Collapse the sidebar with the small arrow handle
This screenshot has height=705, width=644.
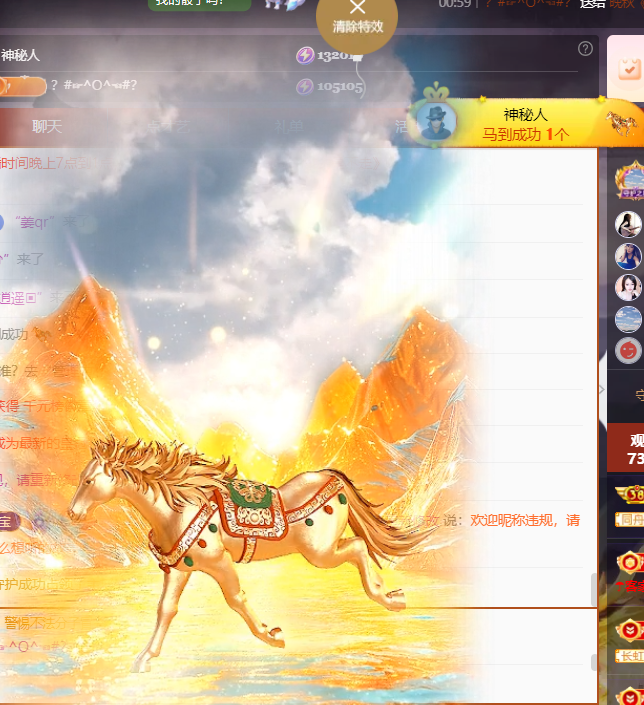601,388
